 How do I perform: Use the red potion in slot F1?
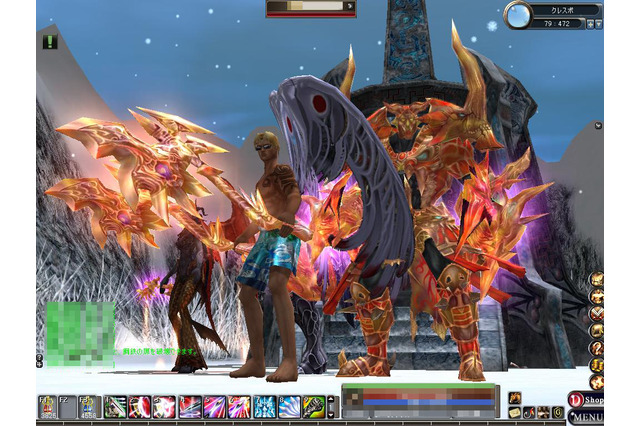pyautogui.click(x=46, y=407)
